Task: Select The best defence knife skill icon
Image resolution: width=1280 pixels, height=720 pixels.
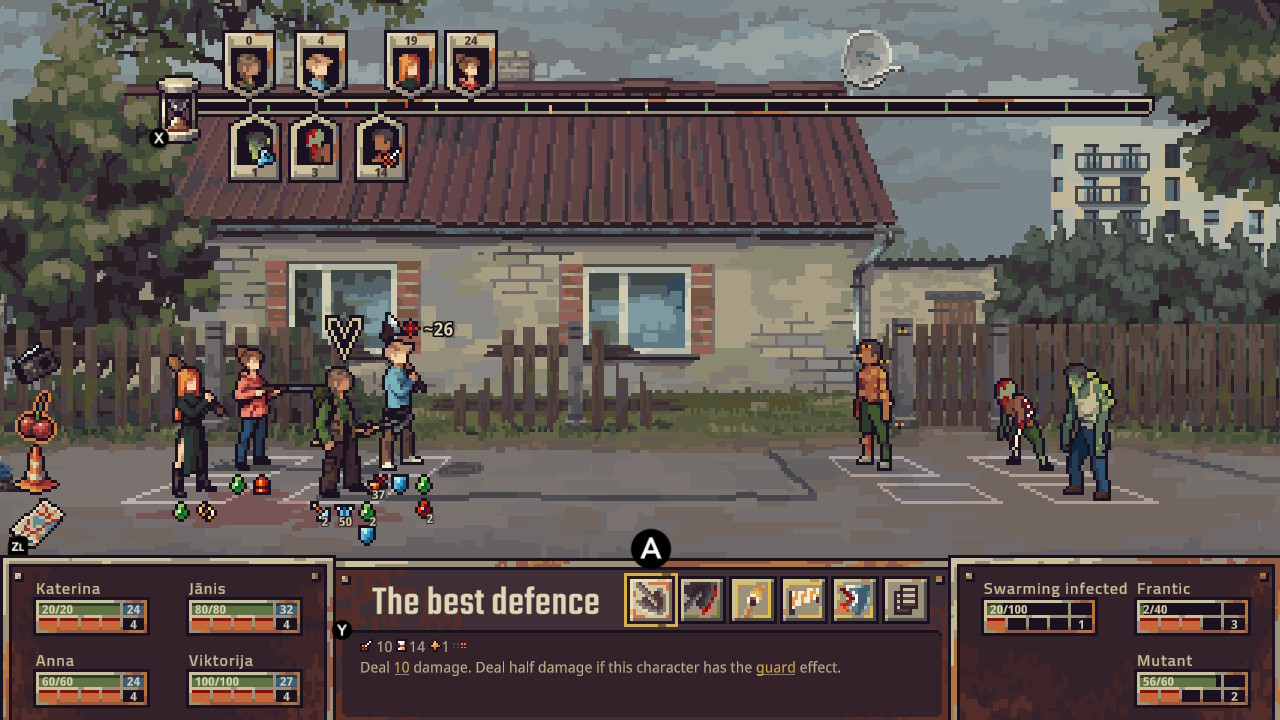Action: tap(651, 601)
